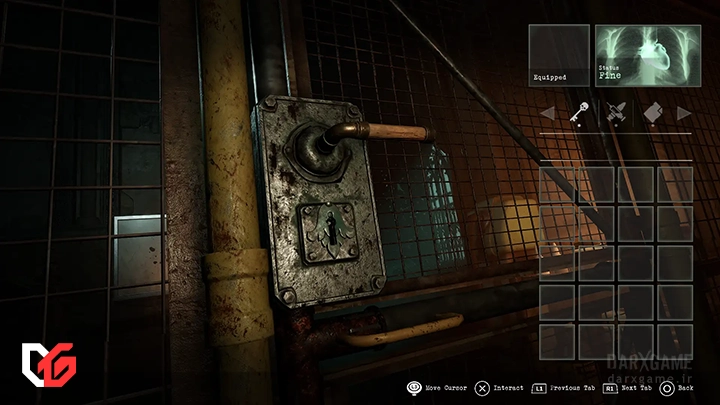Select the Equipped item slot
Image resolution: width=720 pixels, height=405 pixels.
559,54
